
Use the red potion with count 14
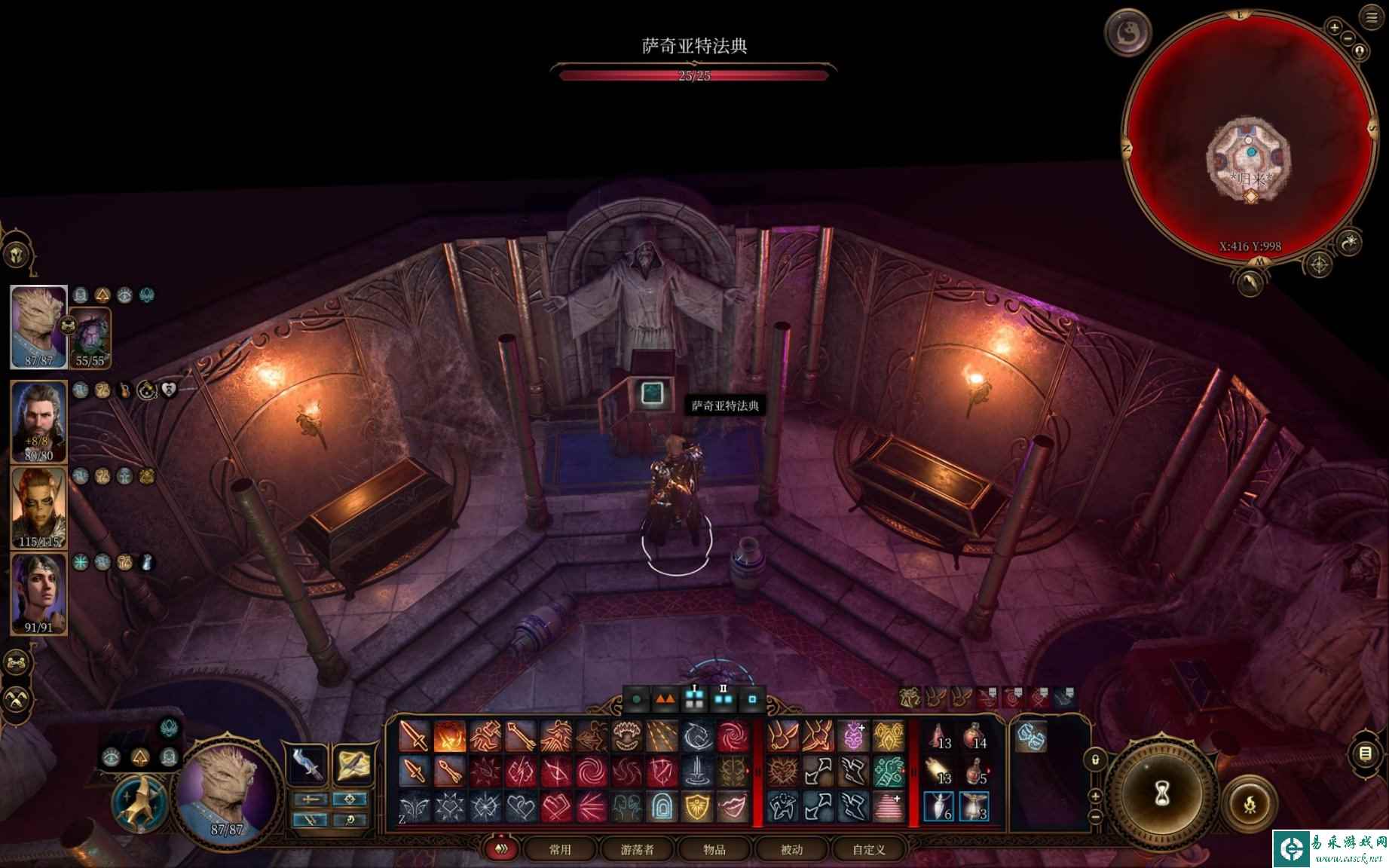coord(974,736)
